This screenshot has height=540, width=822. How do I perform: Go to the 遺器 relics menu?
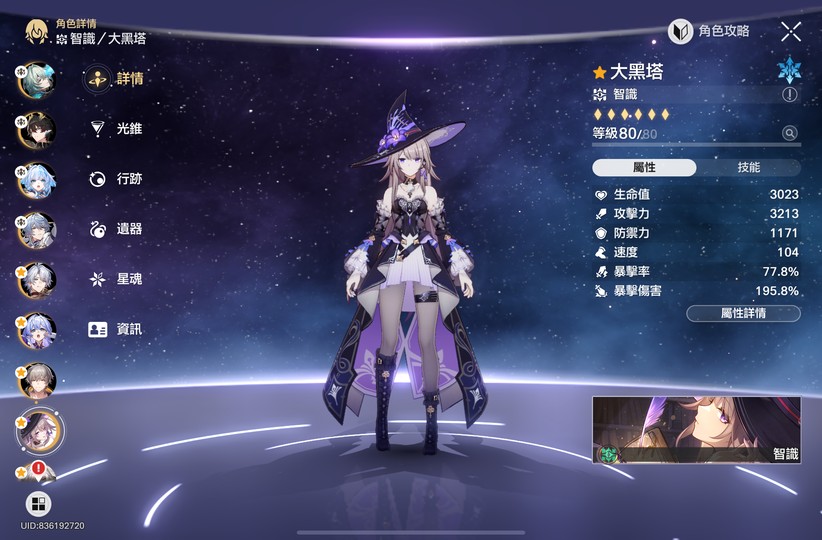click(115, 229)
